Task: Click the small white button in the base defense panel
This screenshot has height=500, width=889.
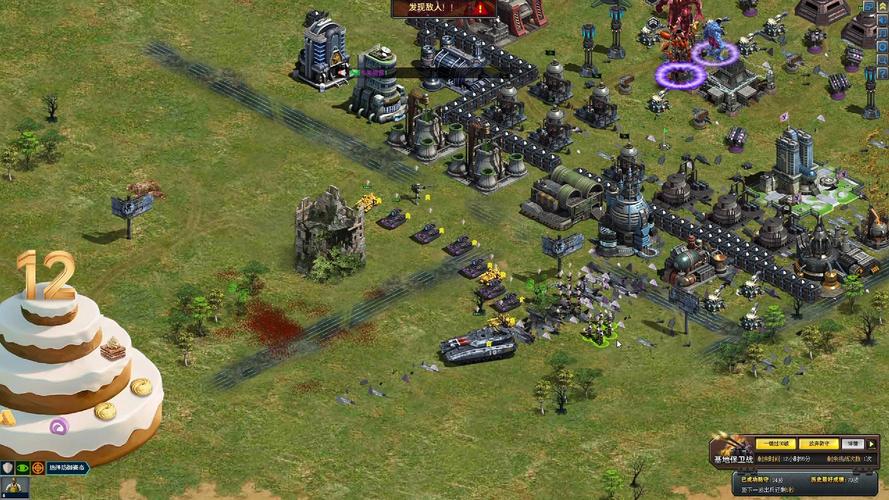Action: pyautogui.click(x=852, y=443)
